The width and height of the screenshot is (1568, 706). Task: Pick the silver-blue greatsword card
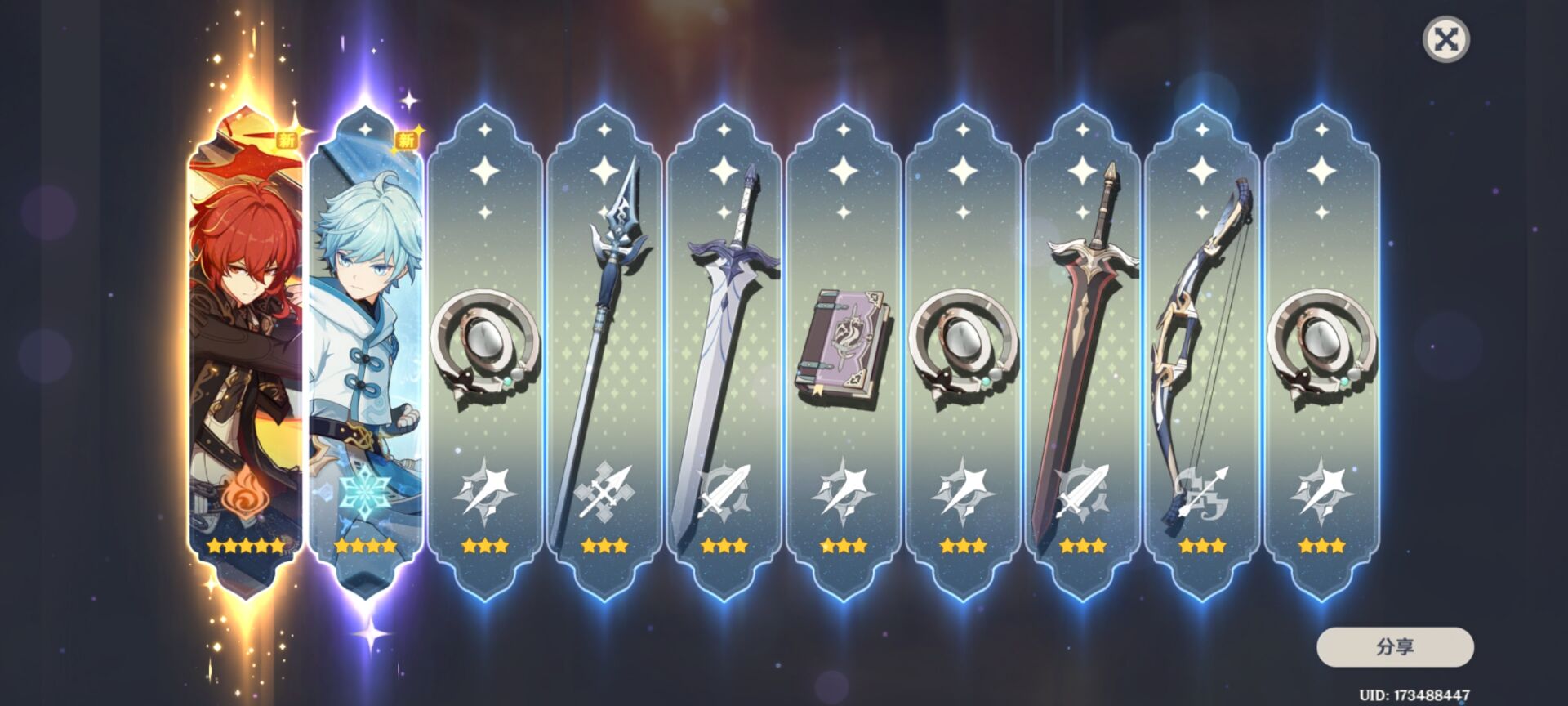coord(724,351)
